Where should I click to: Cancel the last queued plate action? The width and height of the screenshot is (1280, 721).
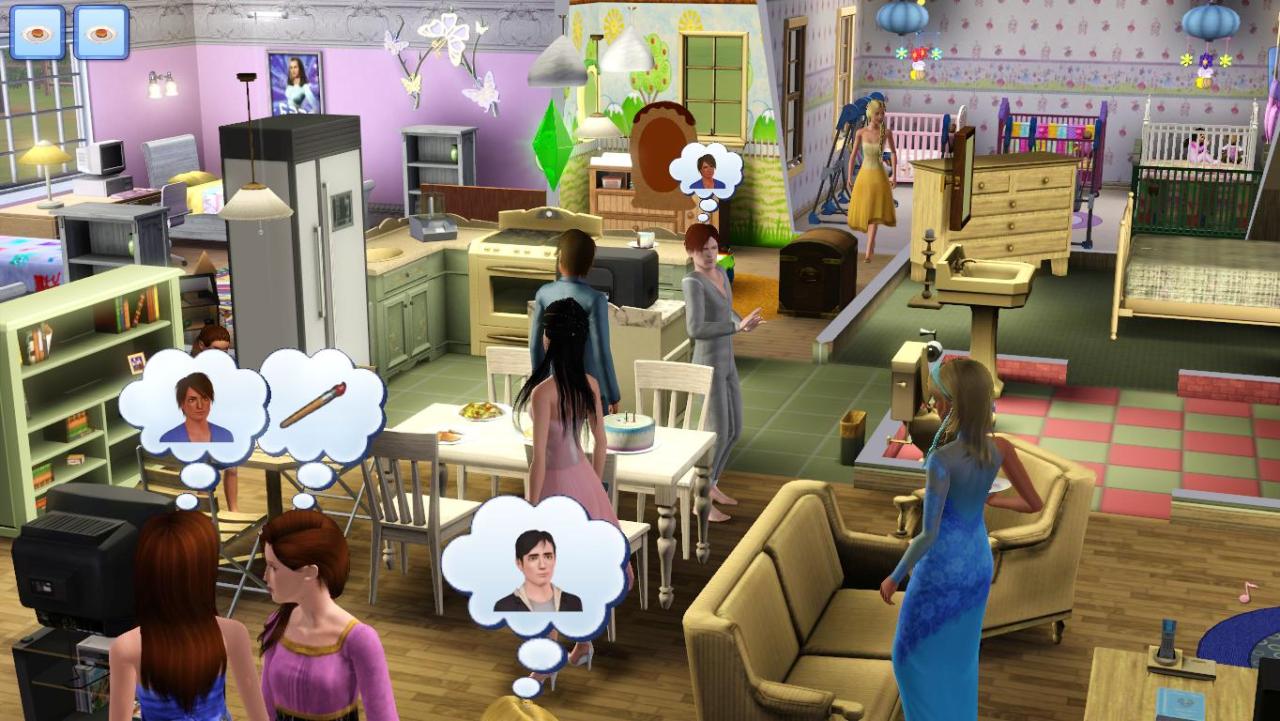pyautogui.click(x=101, y=32)
